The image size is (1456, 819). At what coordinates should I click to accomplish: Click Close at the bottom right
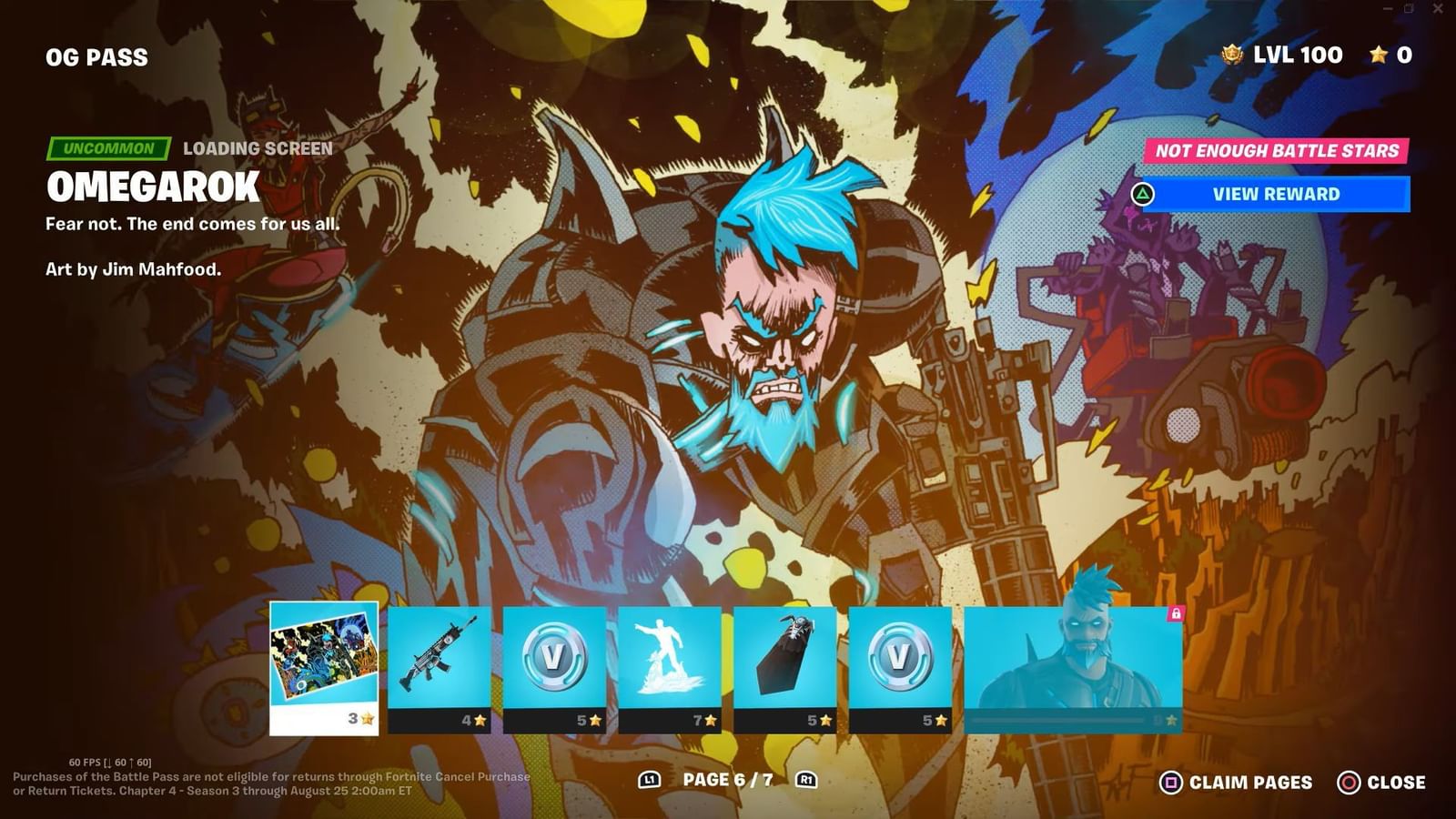click(x=1397, y=782)
